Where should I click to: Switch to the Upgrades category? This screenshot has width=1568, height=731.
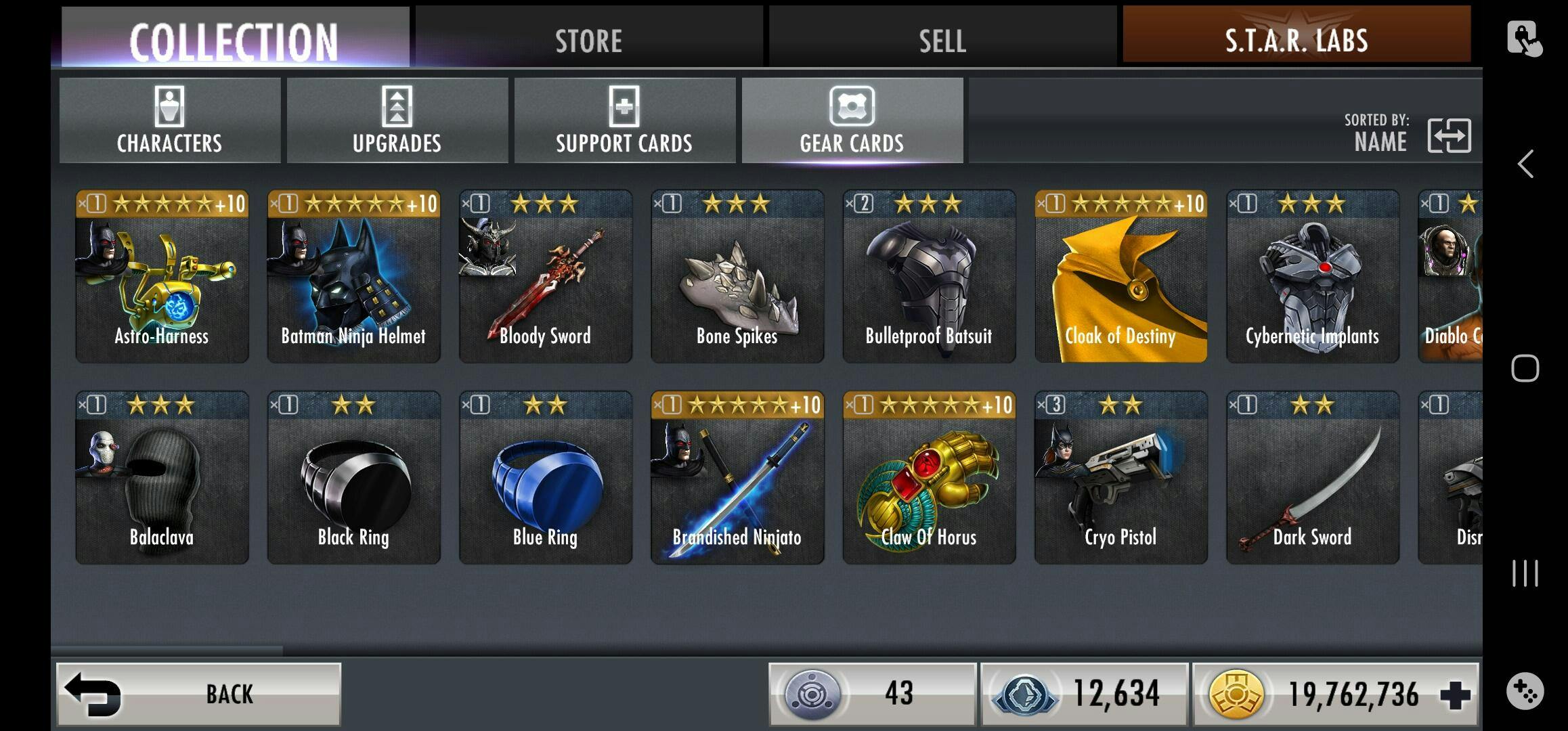[397, 121]
